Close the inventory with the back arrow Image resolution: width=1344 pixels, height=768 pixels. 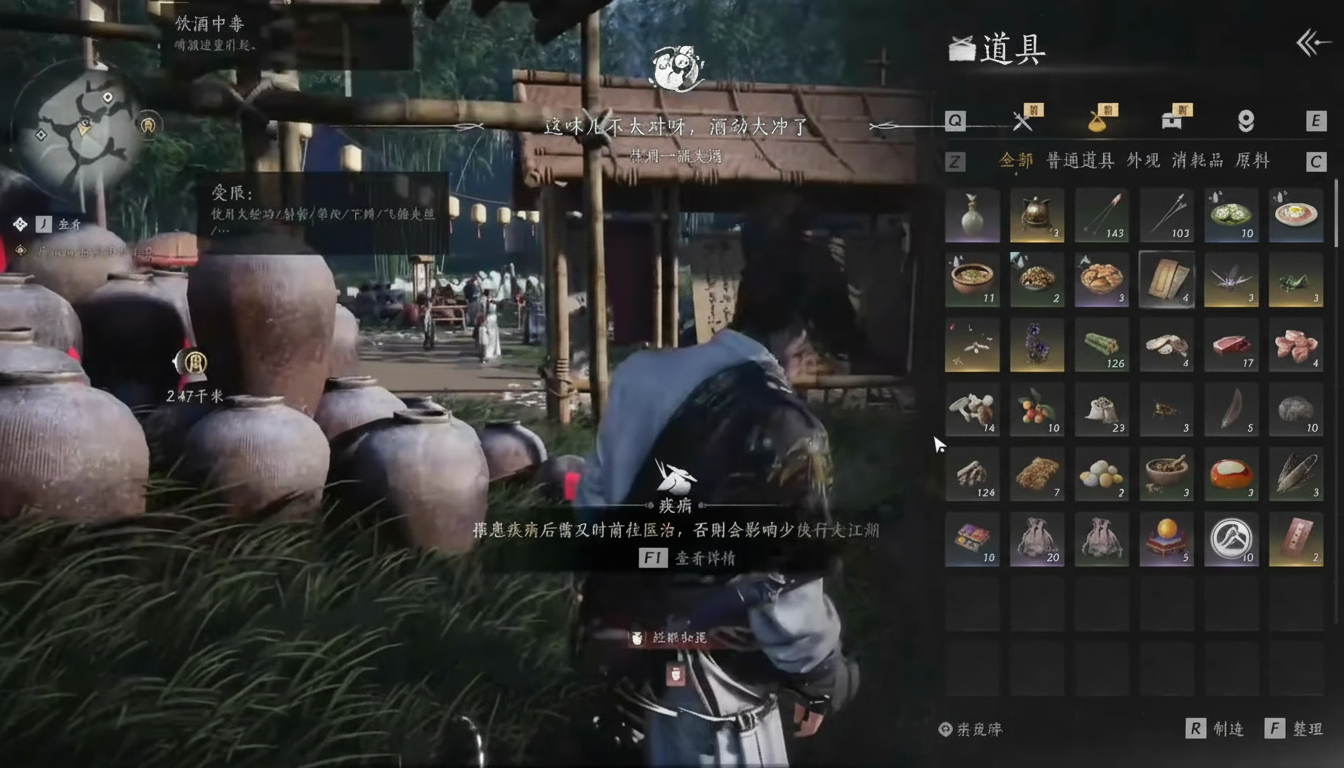pos(1313,43)
